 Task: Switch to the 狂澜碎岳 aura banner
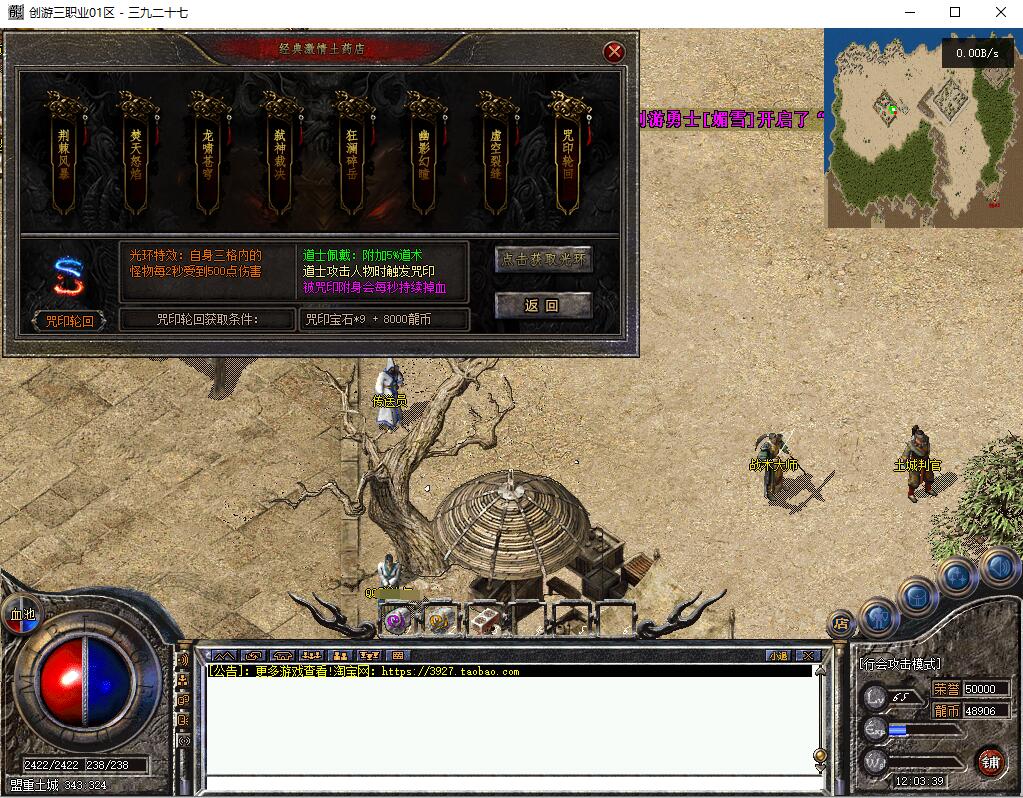coord(352,155)
